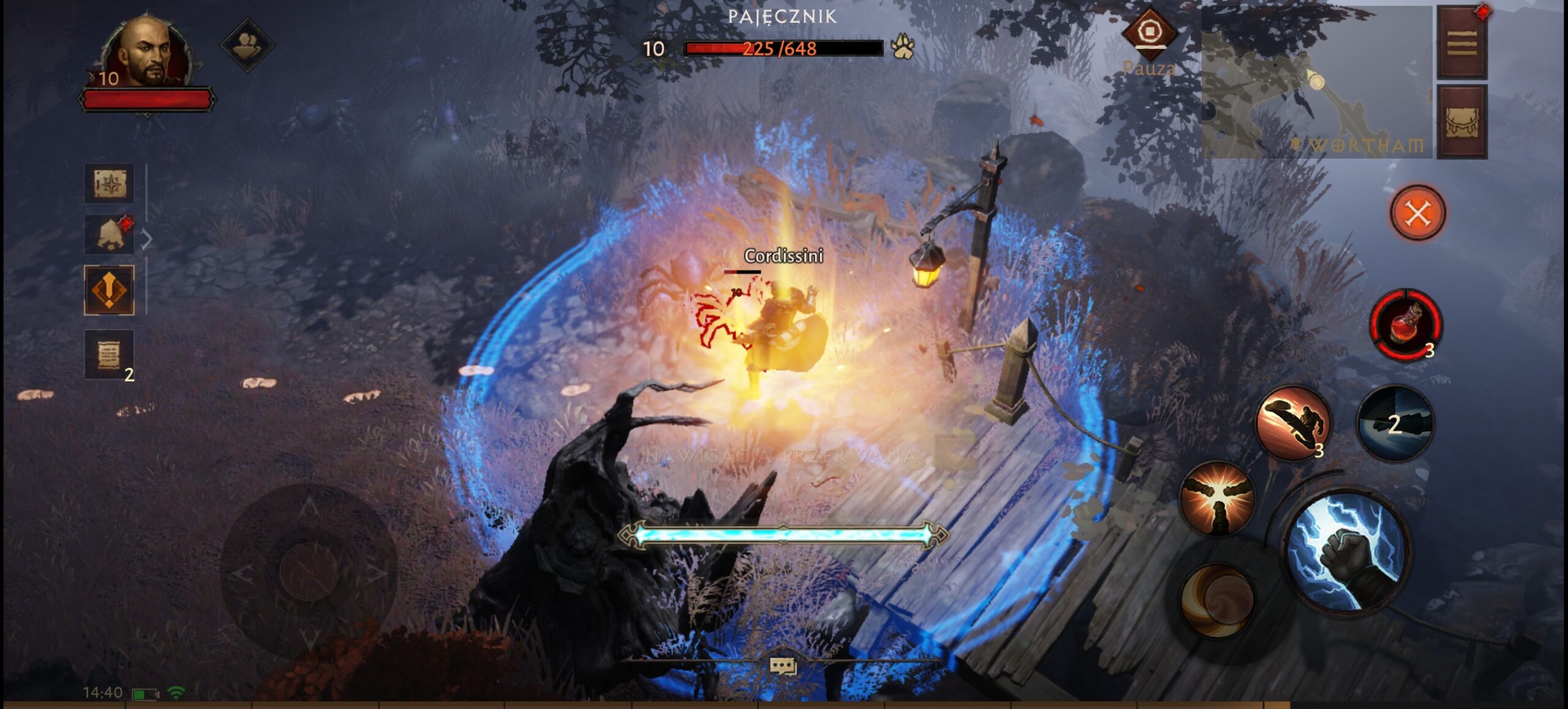Open the party members icon
The width and height of the screenshot is (1568, 709).
tap(247, 44)
